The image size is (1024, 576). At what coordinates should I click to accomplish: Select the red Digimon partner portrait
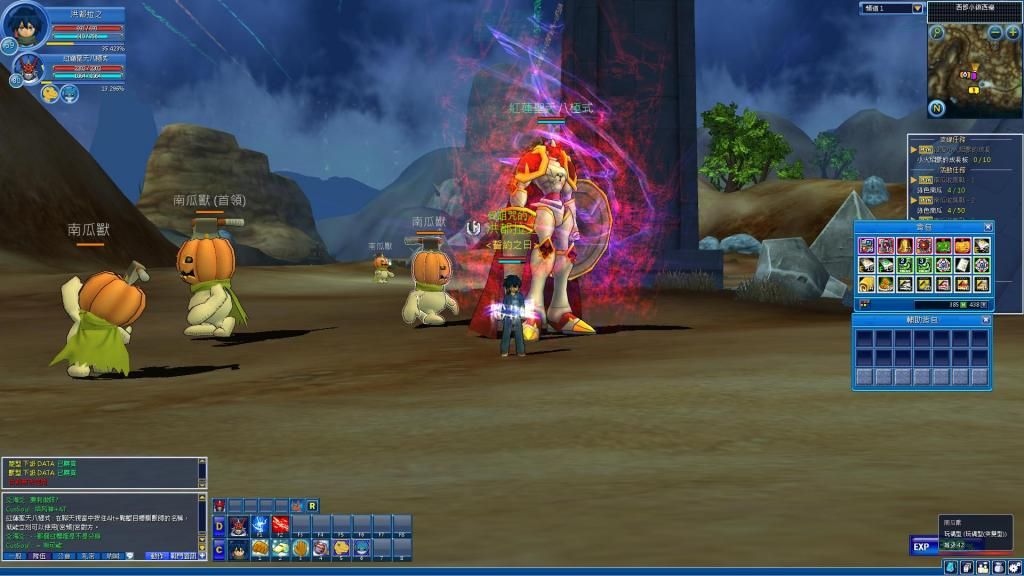27,68
